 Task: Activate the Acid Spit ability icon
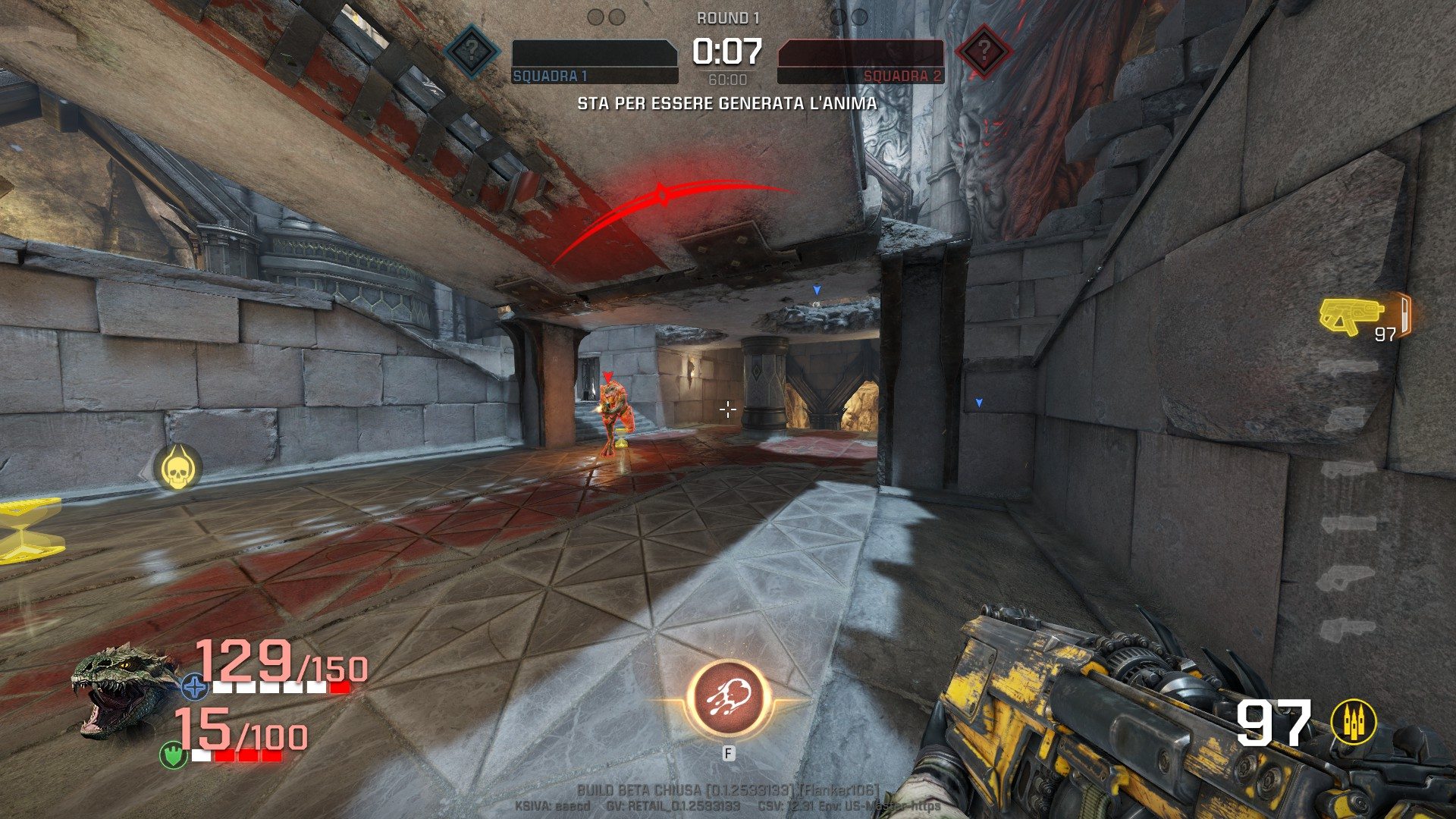click(x=728, y=700)
